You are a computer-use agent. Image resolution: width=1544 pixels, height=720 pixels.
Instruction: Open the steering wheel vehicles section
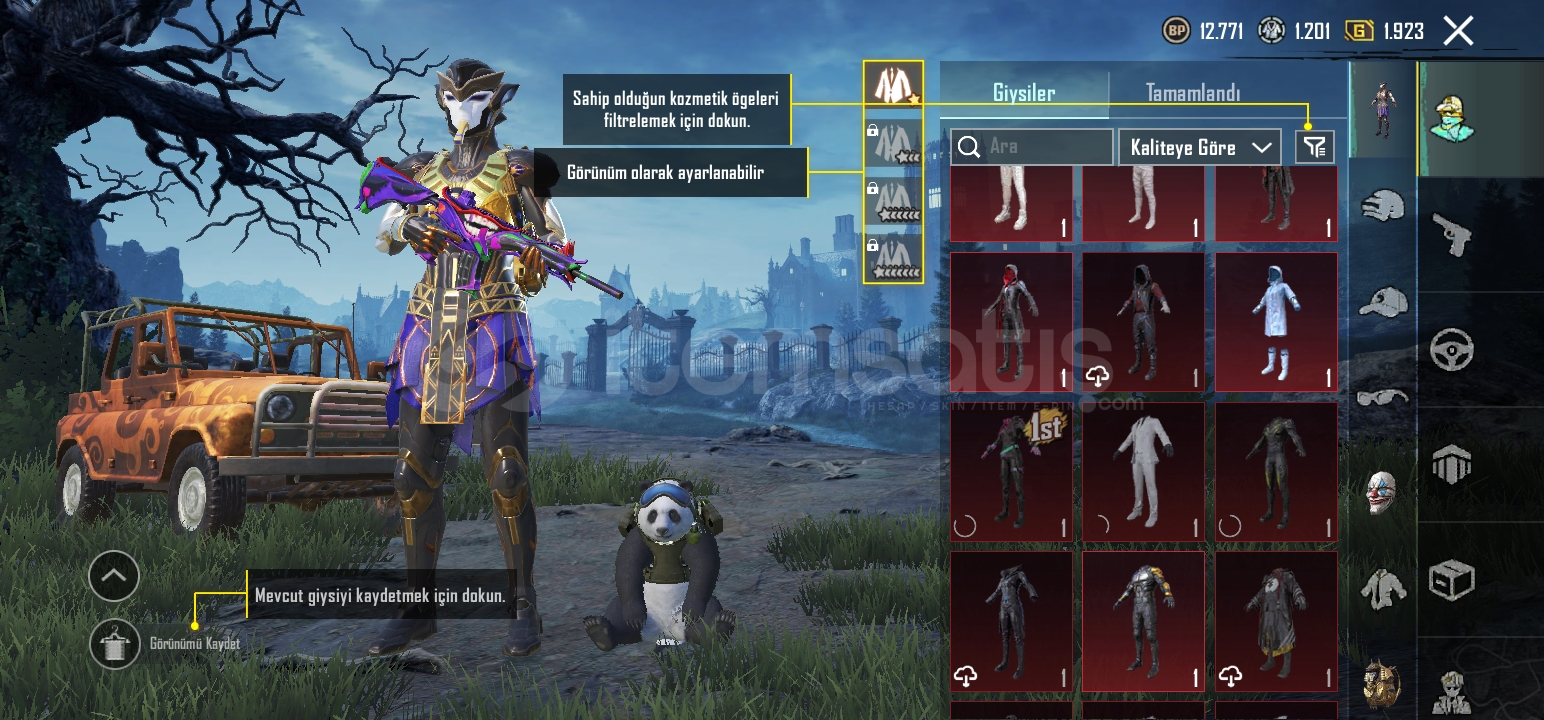point(1452,350)
